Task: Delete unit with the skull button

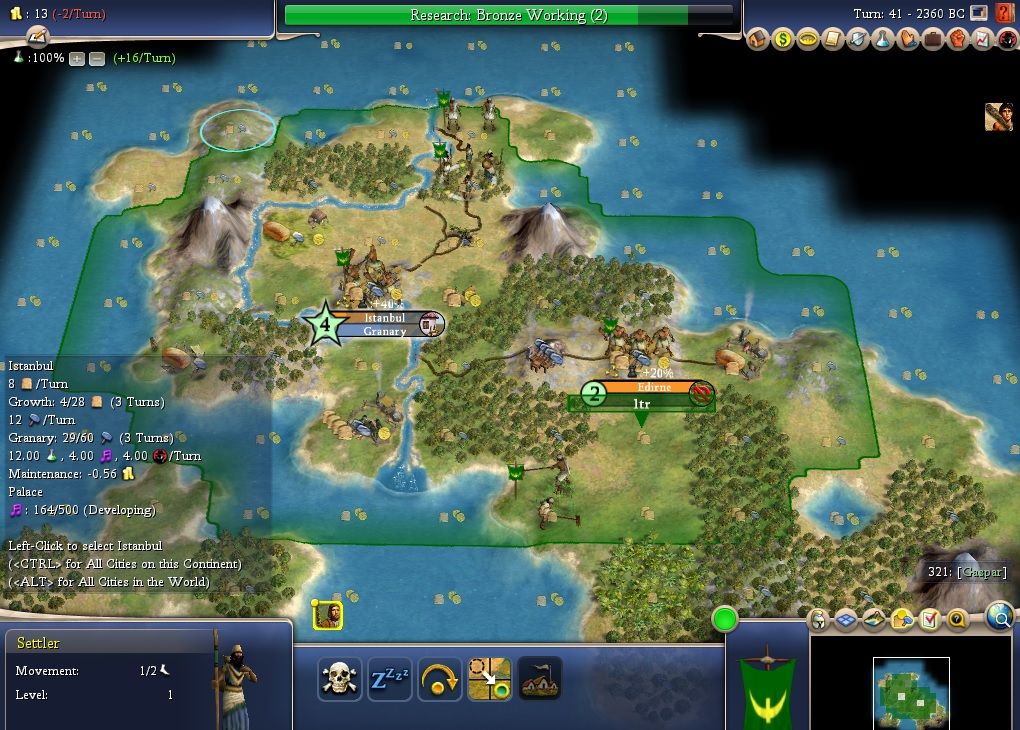Action: point(340,679)
